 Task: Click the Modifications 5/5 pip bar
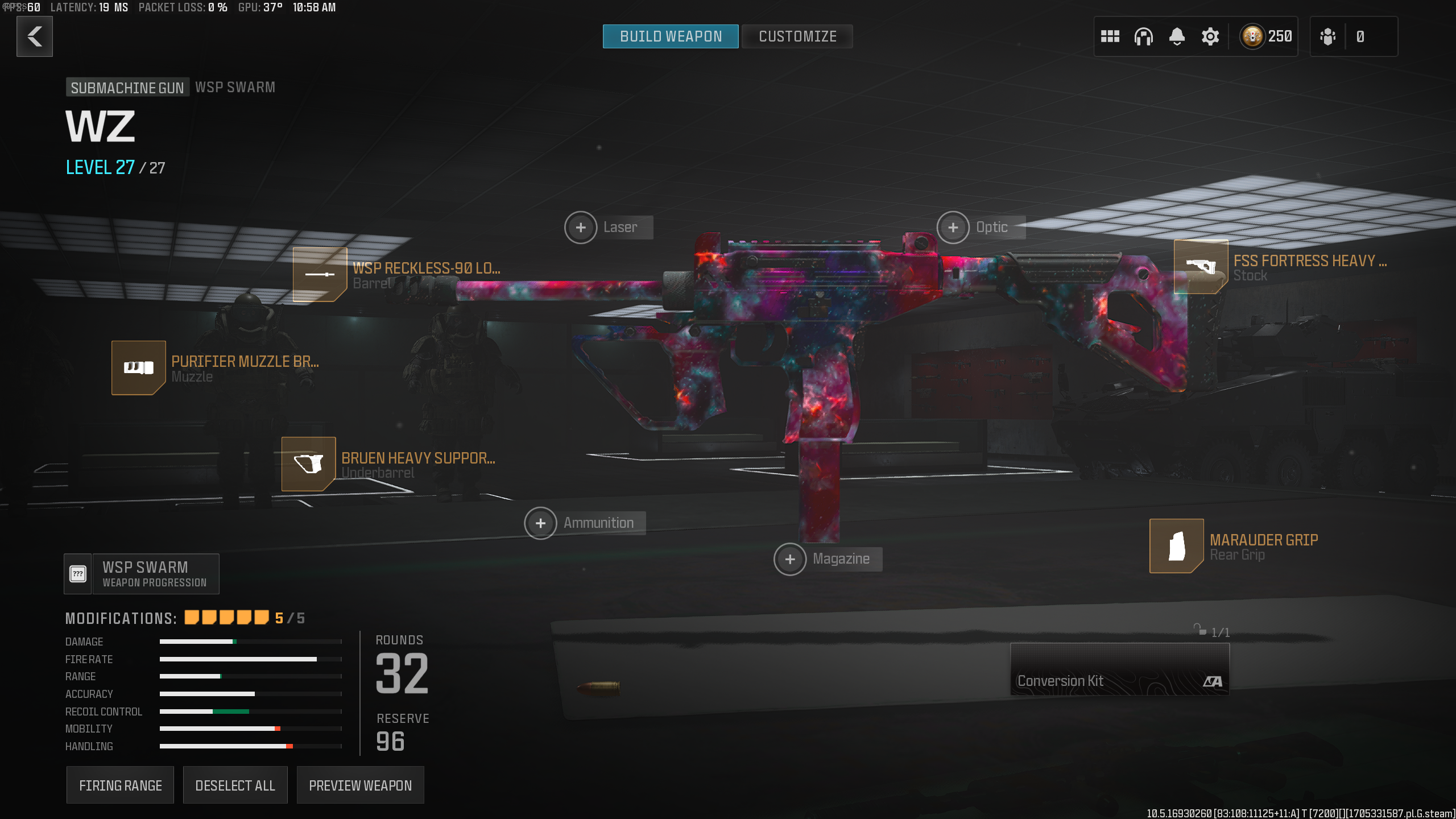click(226, 617)
